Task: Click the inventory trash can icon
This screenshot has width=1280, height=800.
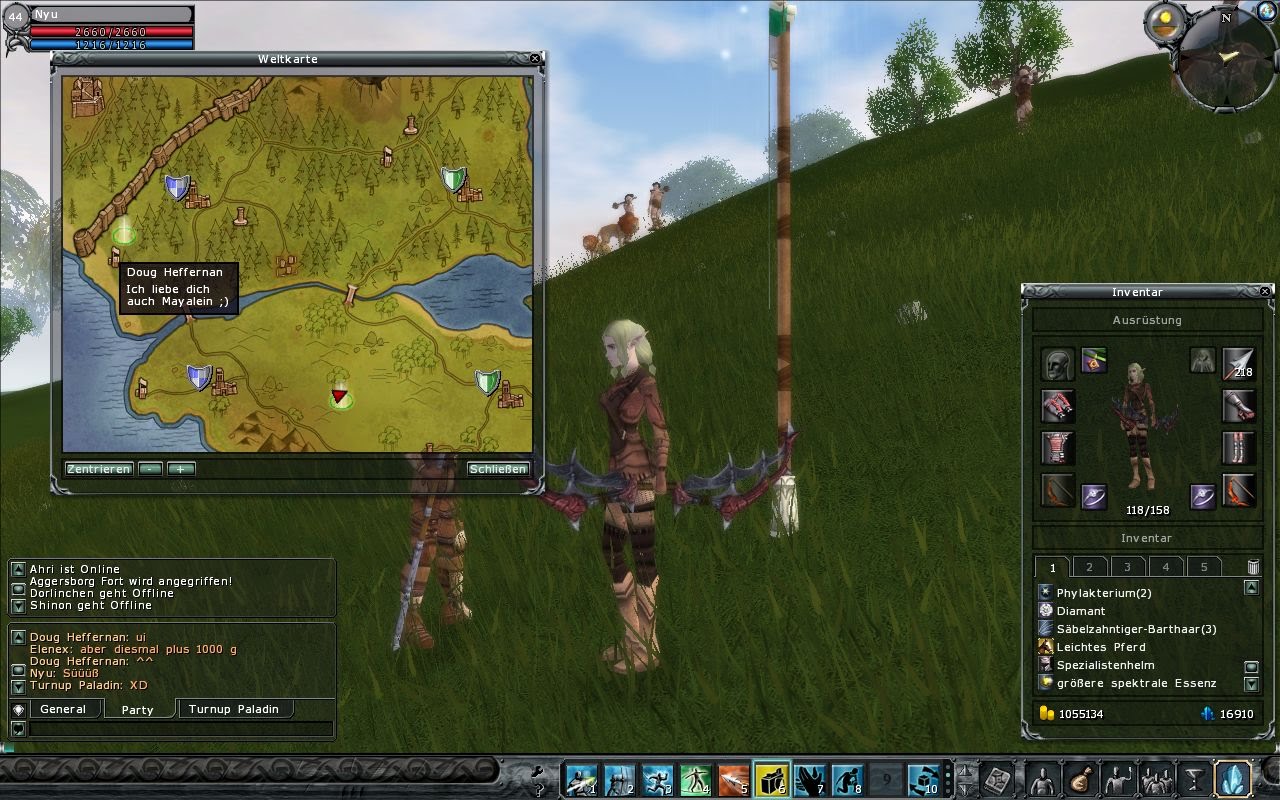Action: [x=1253, y=567]
